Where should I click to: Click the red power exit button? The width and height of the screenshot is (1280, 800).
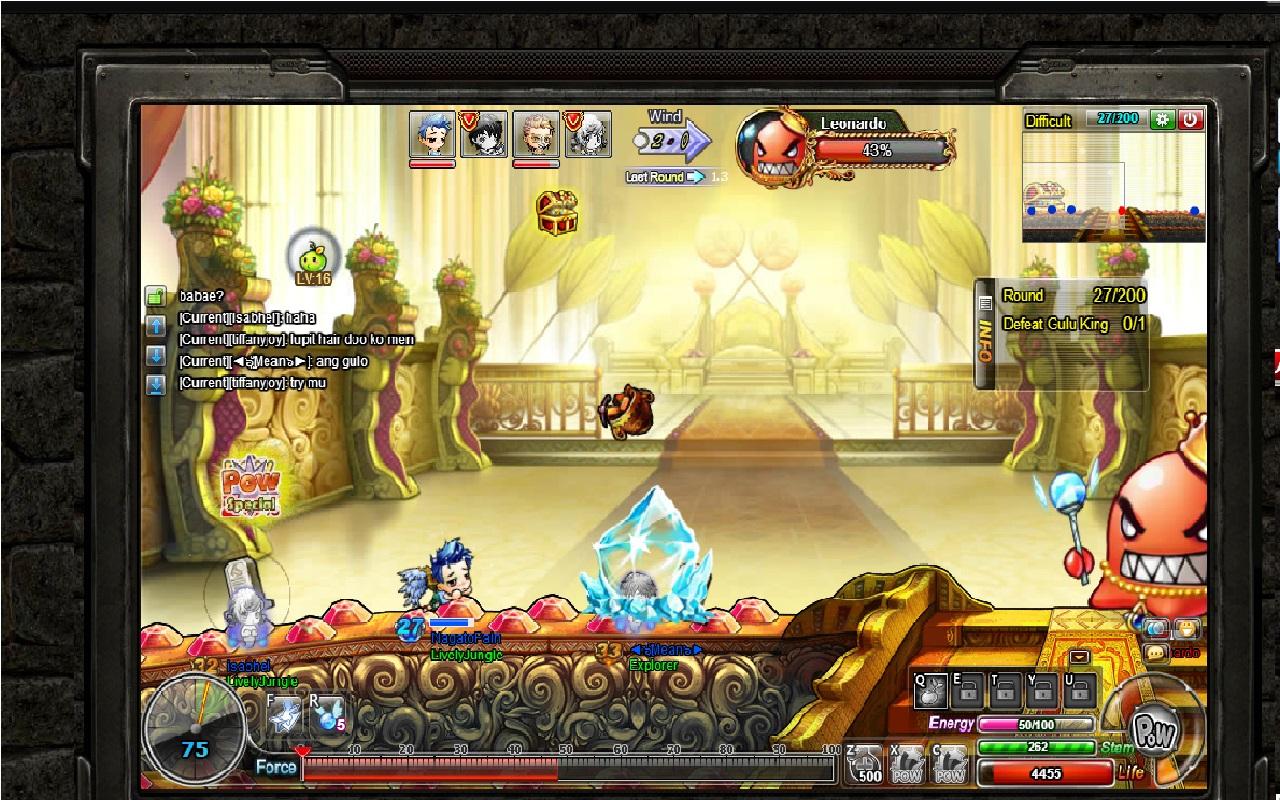1190,119
